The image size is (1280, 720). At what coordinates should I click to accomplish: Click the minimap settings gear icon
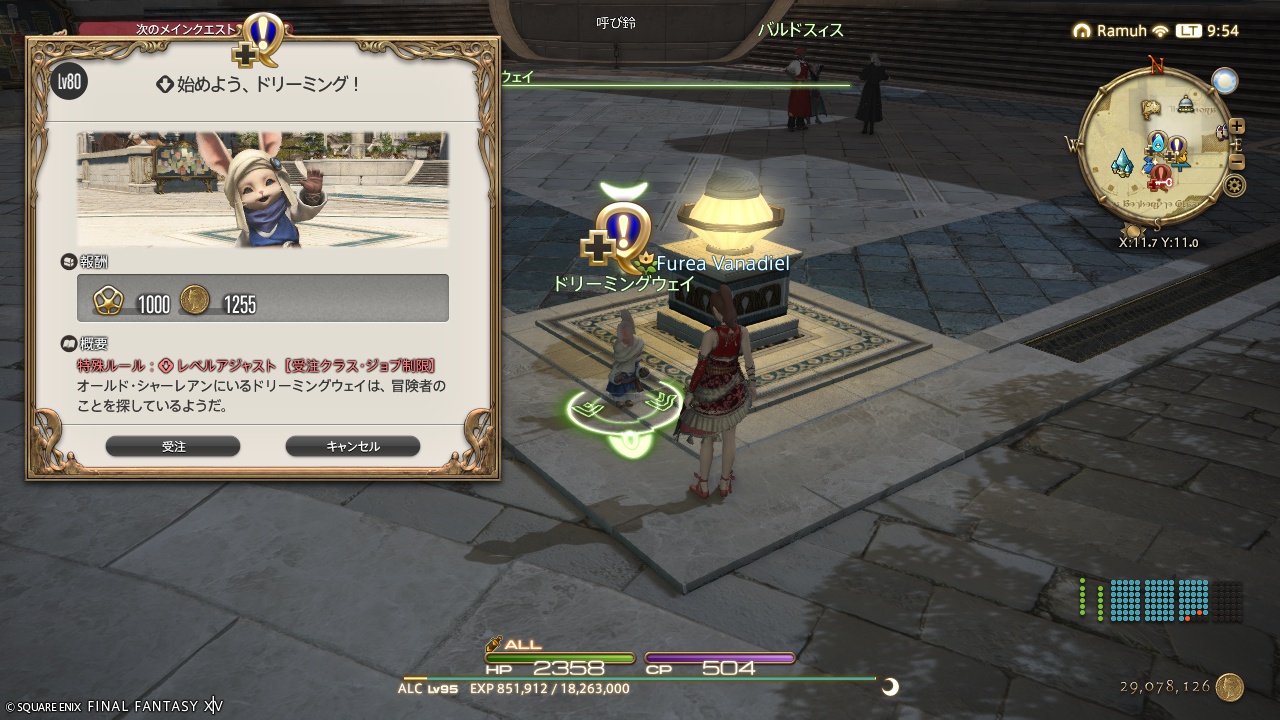pos(1234,185)
